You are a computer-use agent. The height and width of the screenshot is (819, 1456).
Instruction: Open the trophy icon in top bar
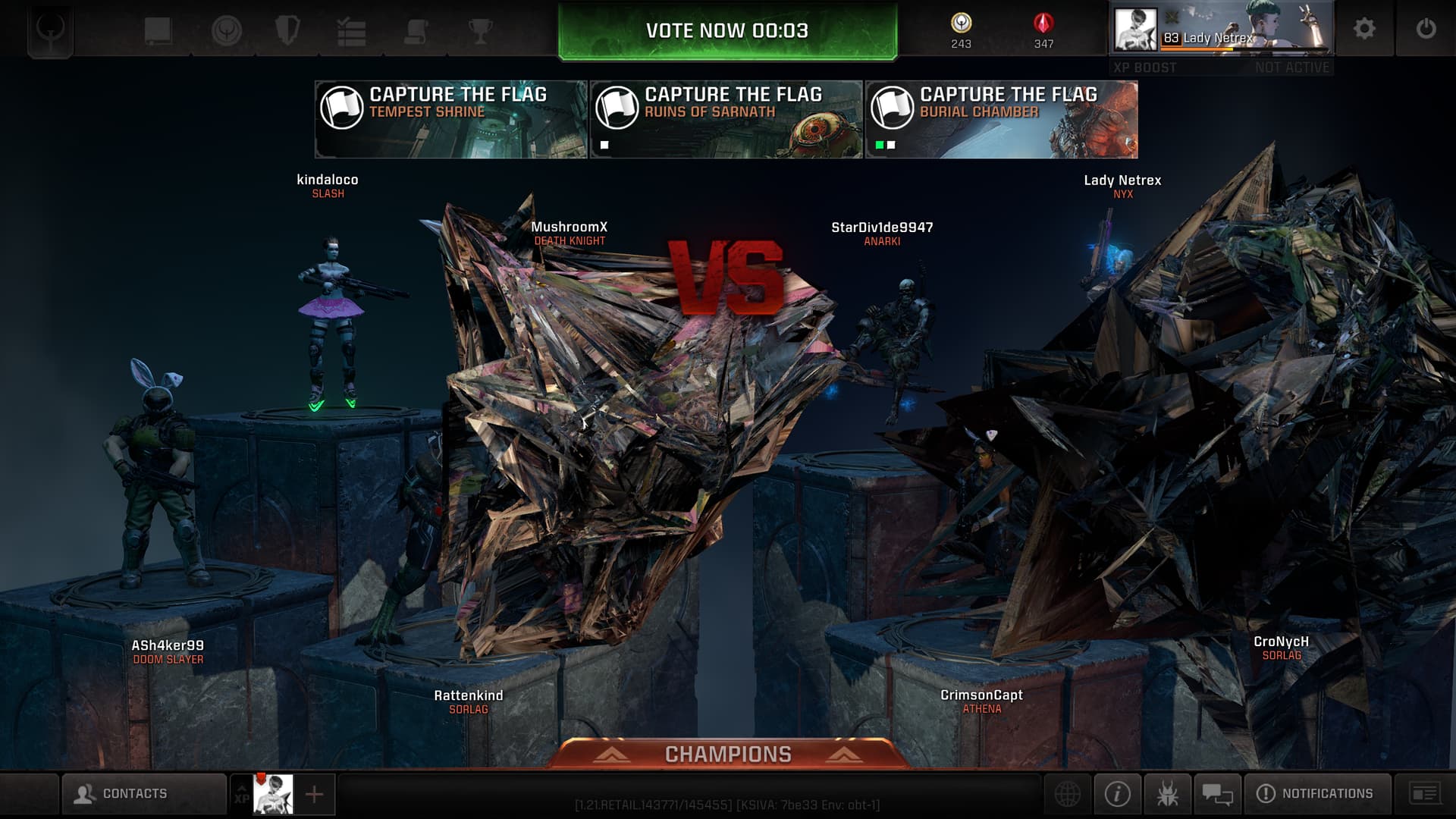(480, 31)
